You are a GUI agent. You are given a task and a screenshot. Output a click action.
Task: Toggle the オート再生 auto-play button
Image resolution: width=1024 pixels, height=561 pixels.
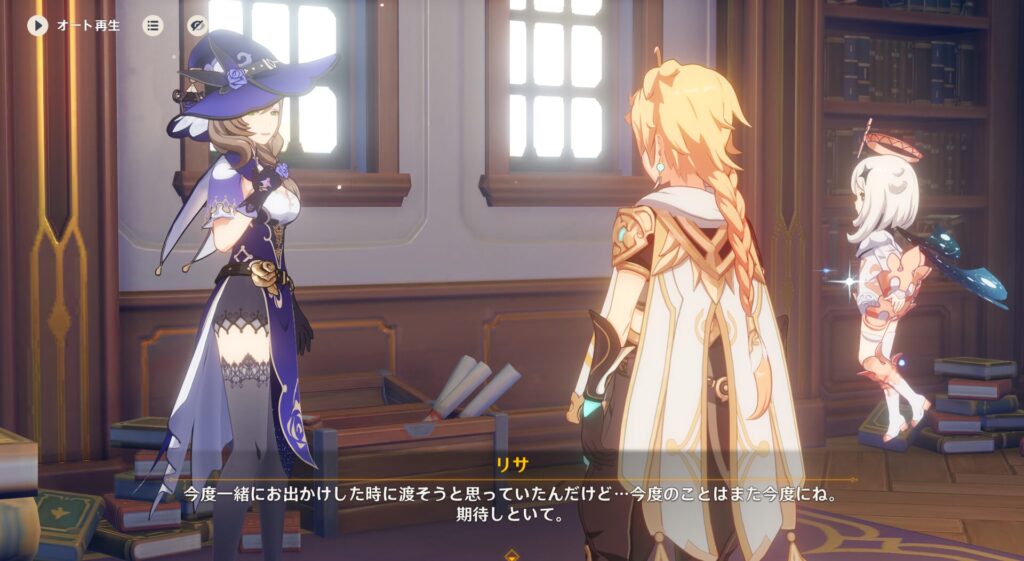tap(39, 25)
